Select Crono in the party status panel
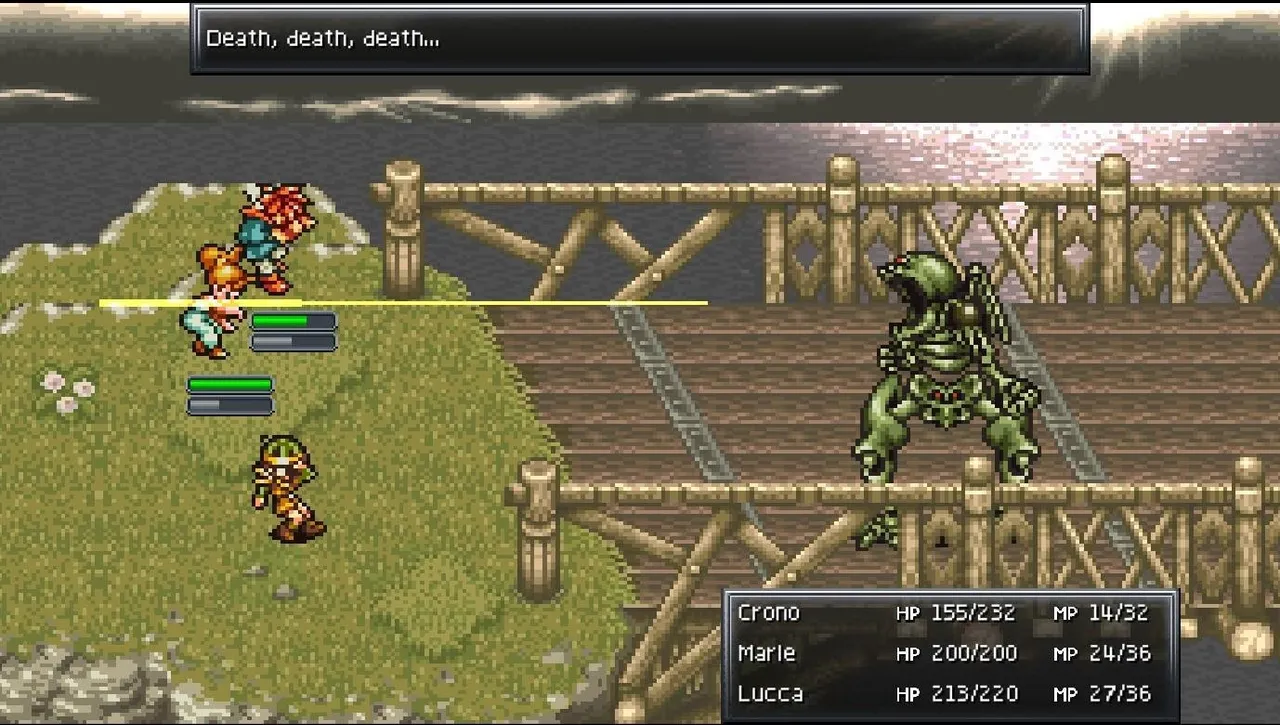The image size is (1280, 725). coord(769,612)
